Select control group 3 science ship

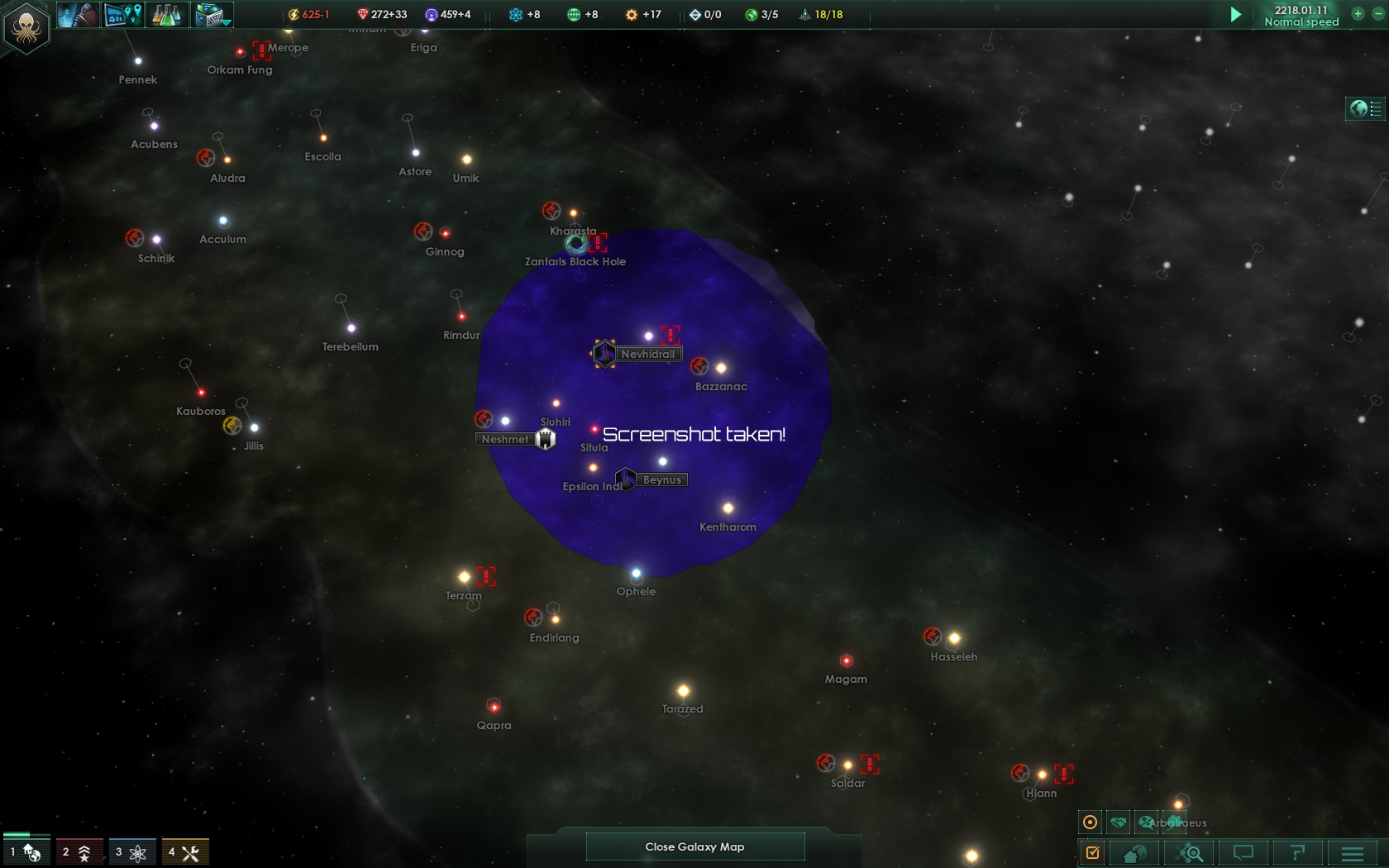131,851
